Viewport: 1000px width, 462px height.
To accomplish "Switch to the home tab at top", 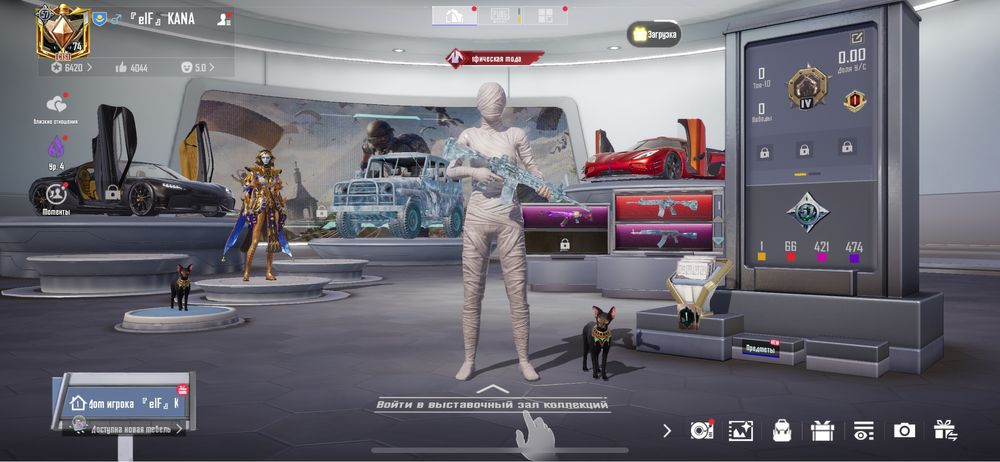I will pyautogui.click(x=453, y=16).
